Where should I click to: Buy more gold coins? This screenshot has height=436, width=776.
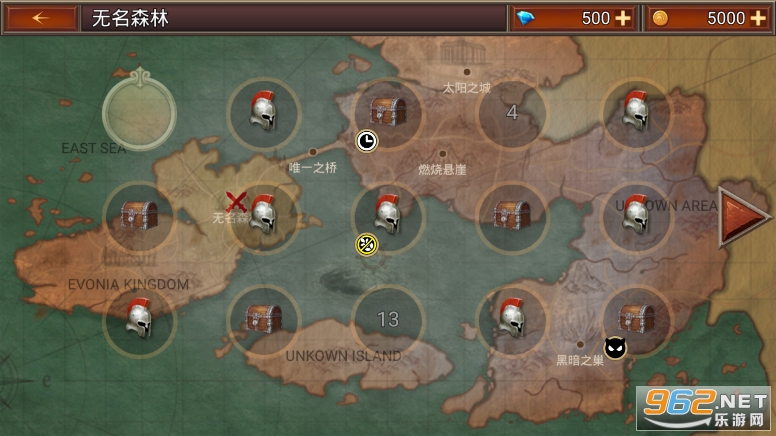pyautogui.click(x=757, y=18)
